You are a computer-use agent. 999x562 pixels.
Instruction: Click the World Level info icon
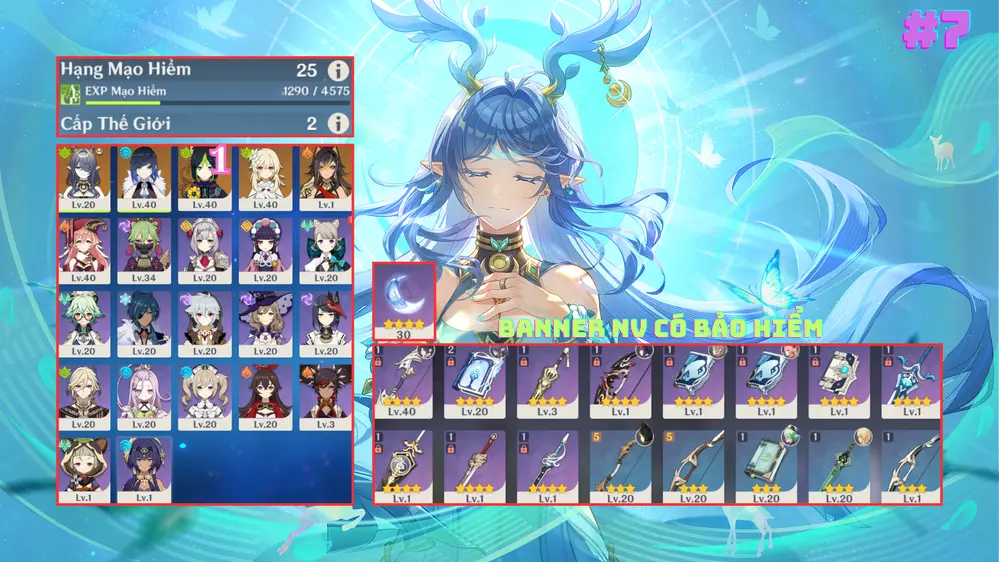click(x=339, y=123)
